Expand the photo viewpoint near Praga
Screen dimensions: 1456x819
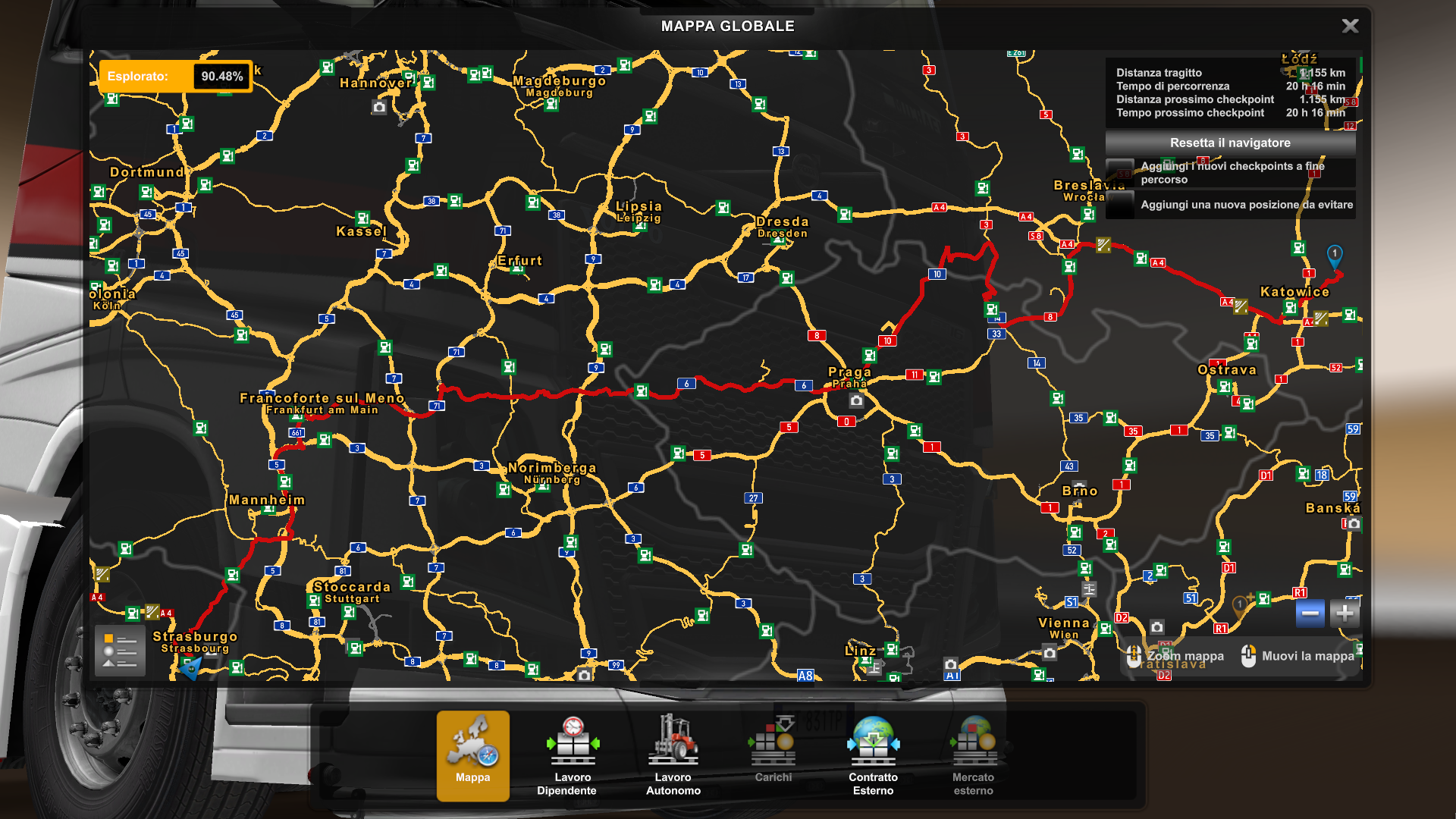point(855,400)
